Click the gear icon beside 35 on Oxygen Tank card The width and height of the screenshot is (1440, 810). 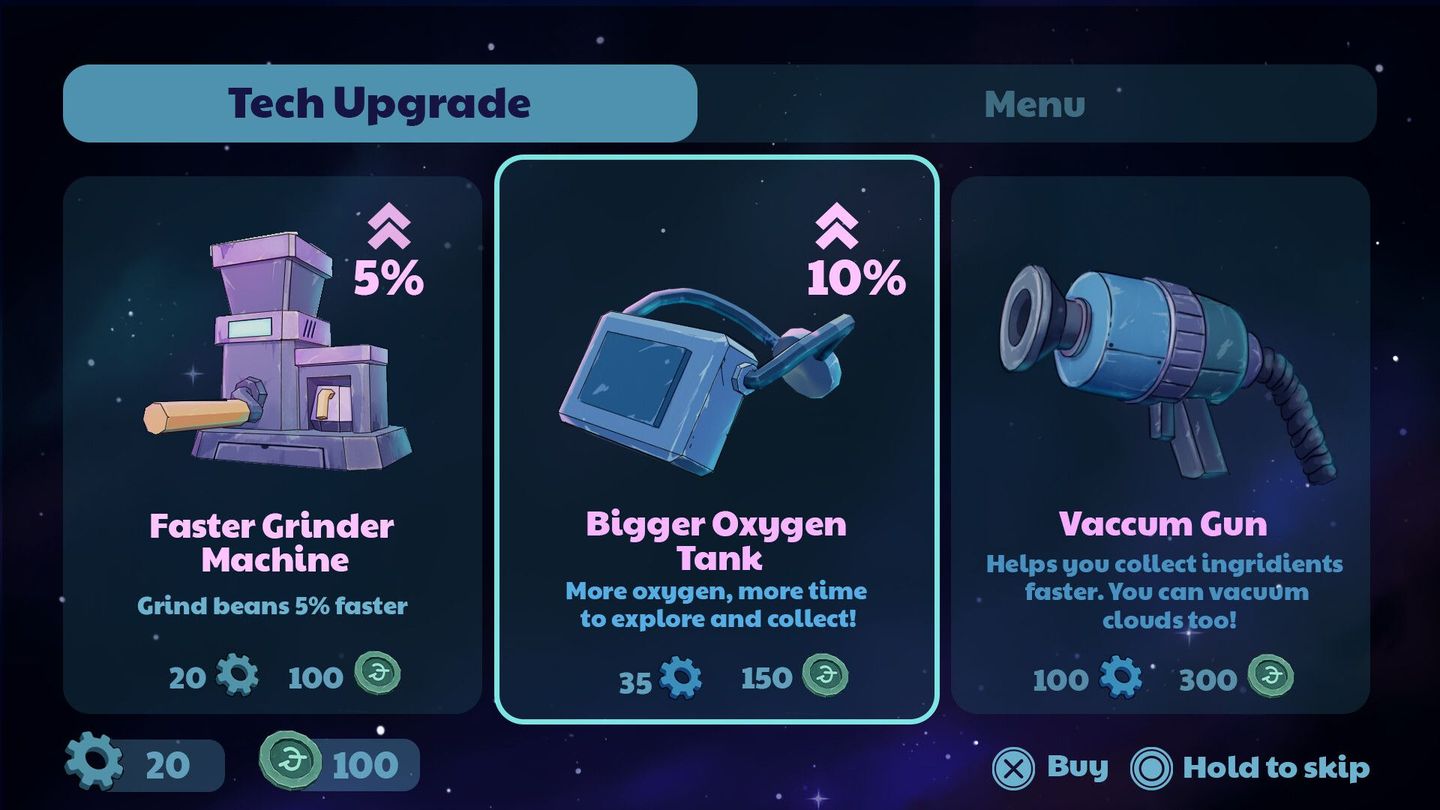(x=683, y=677)
